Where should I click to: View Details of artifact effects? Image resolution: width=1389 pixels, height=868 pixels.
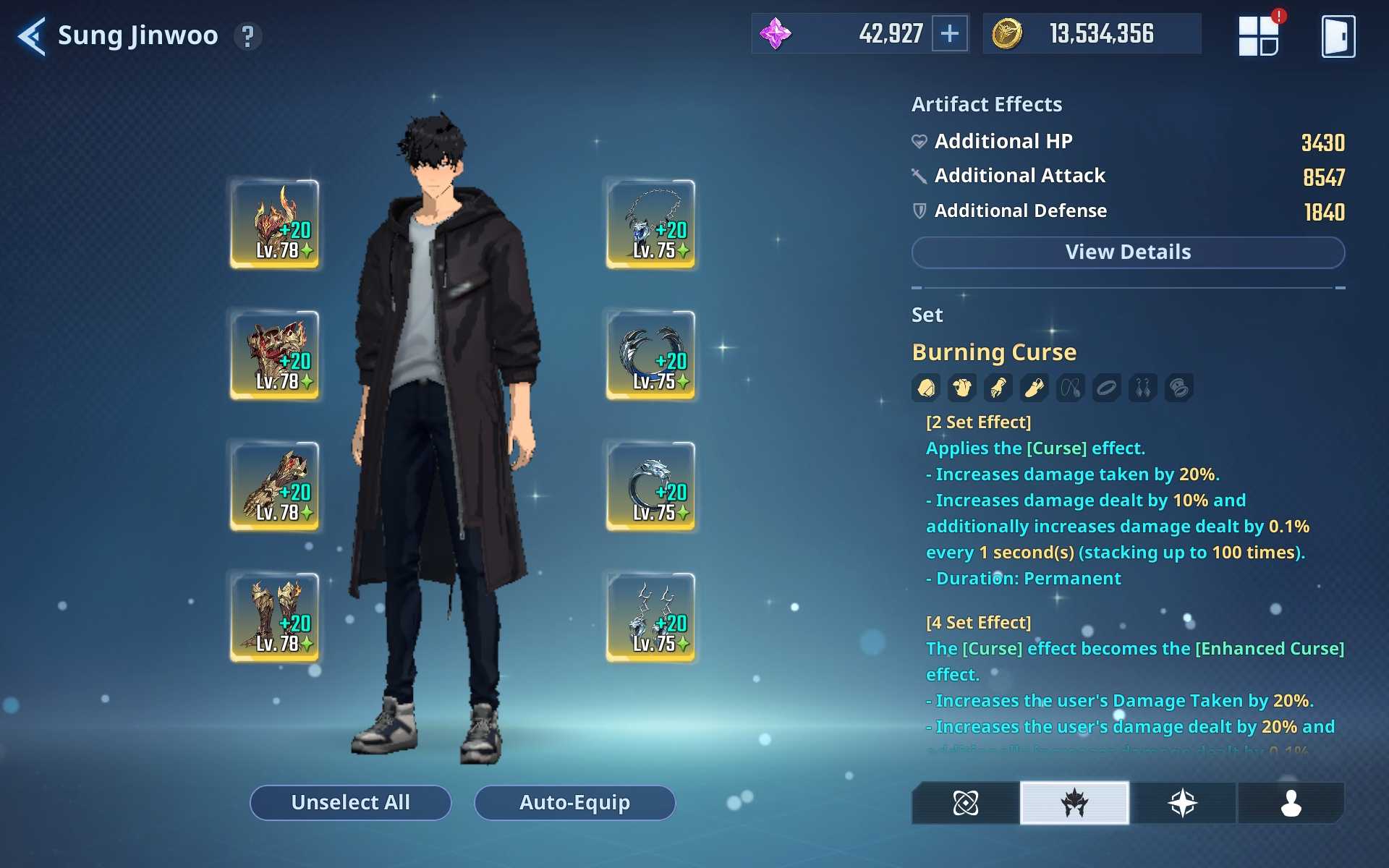click(x=1127, y=252)
